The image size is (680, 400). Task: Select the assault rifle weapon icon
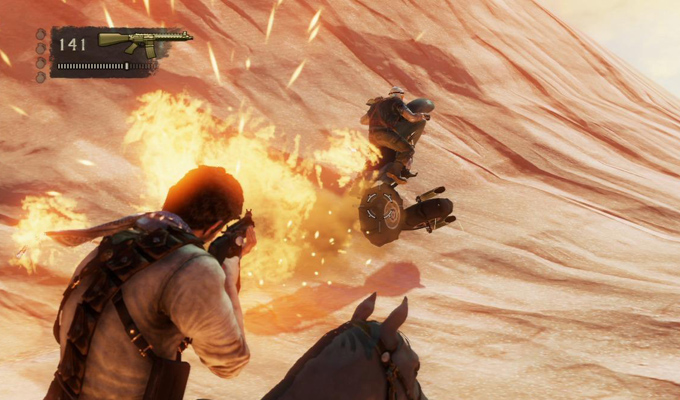tap(143, 42)
